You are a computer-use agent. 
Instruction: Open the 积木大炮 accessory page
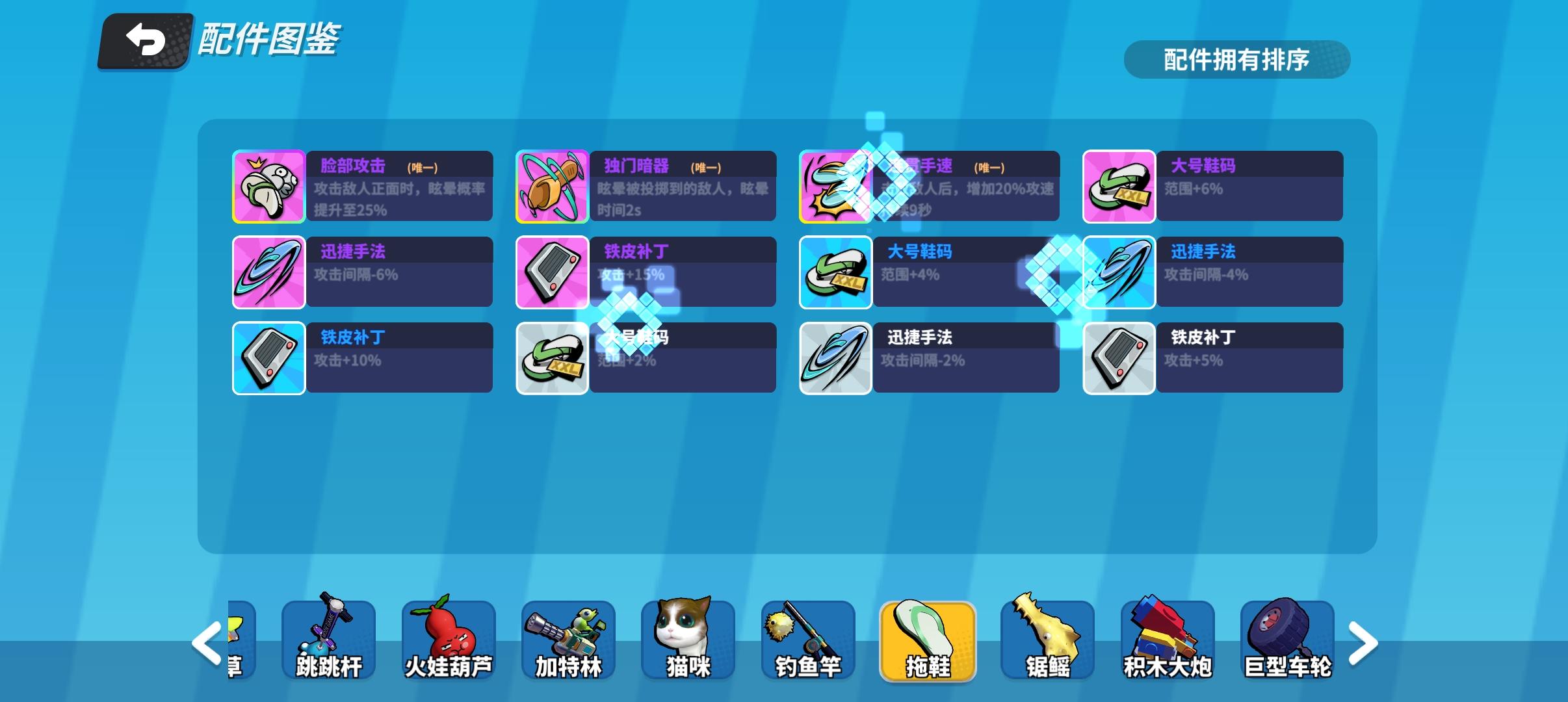click(x=1168, y=640)
